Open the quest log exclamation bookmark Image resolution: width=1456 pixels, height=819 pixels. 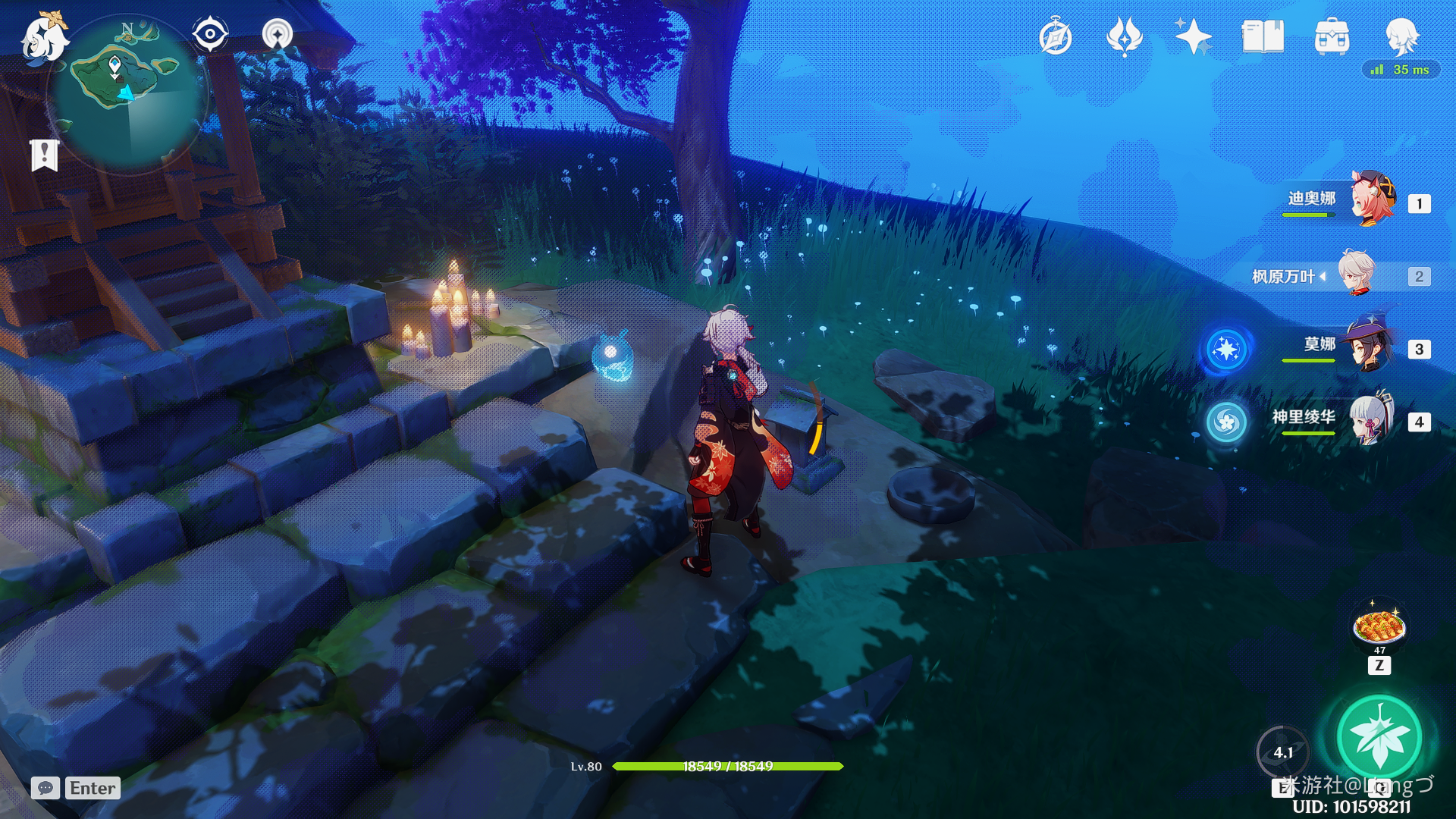[x=45, y=155]
